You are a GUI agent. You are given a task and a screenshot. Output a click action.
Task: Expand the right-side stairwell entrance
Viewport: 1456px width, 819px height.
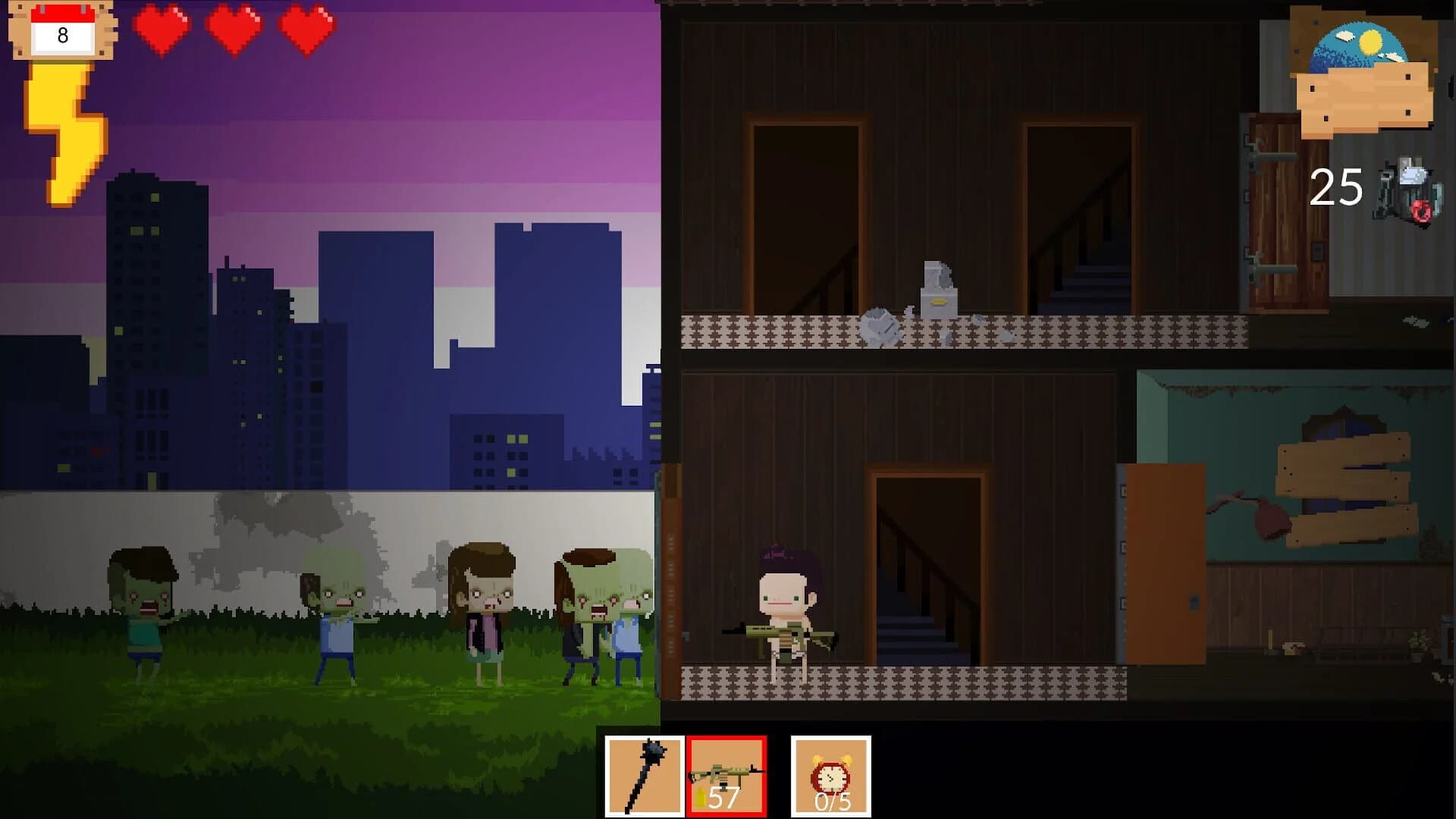(x=1081, y=220)
